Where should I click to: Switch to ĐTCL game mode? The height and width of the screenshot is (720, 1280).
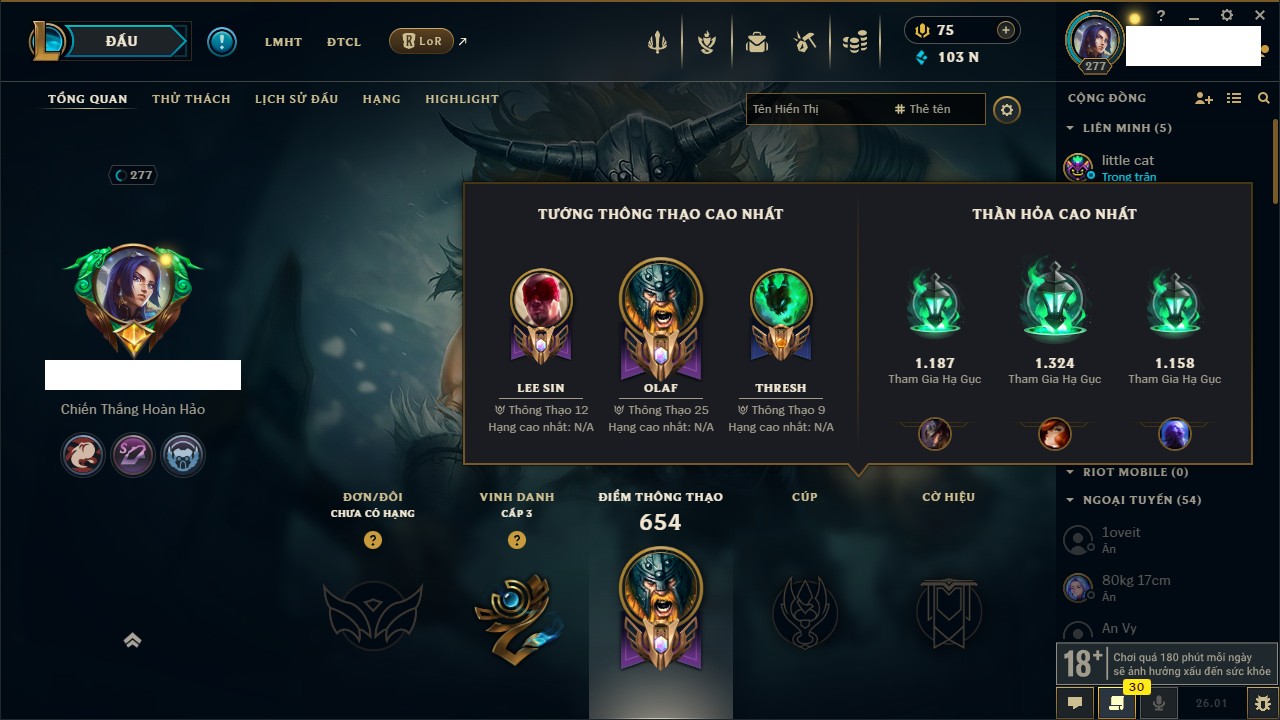344,42
